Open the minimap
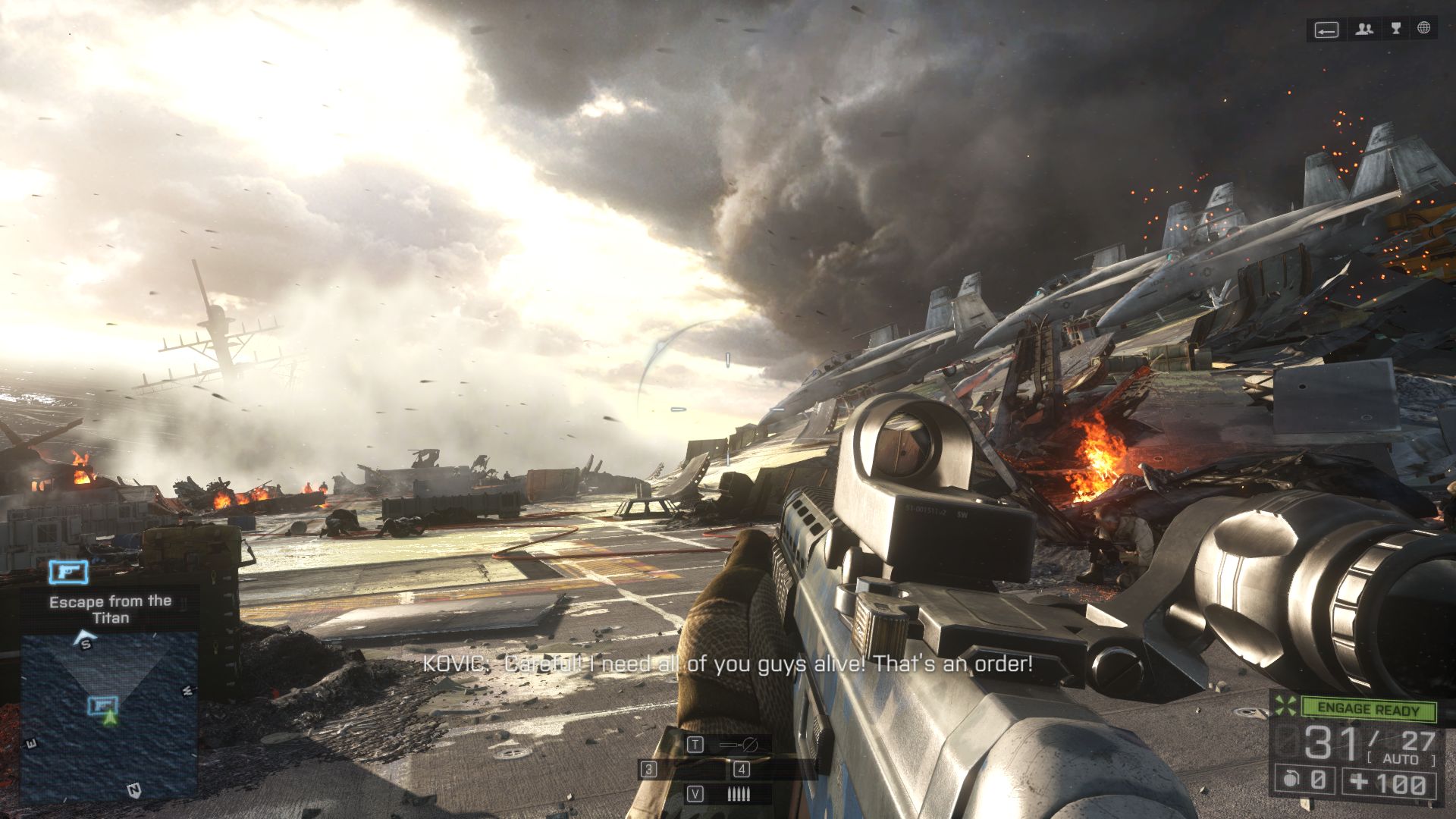1456x819 pixels. click(x=109, y=717)
